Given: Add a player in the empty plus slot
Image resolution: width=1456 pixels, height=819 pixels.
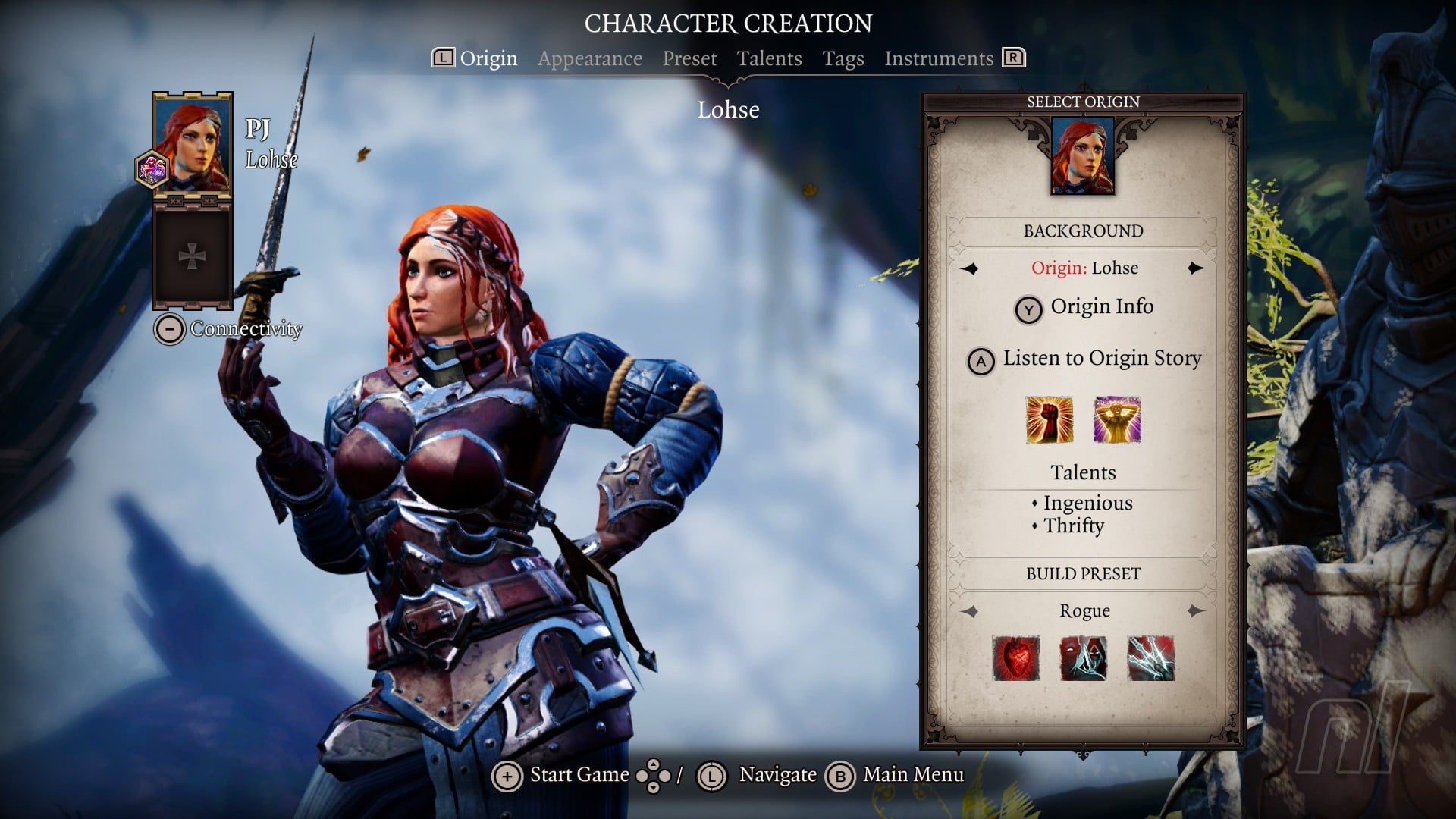Looking at the screenshot, I should [x=192, y=256].
